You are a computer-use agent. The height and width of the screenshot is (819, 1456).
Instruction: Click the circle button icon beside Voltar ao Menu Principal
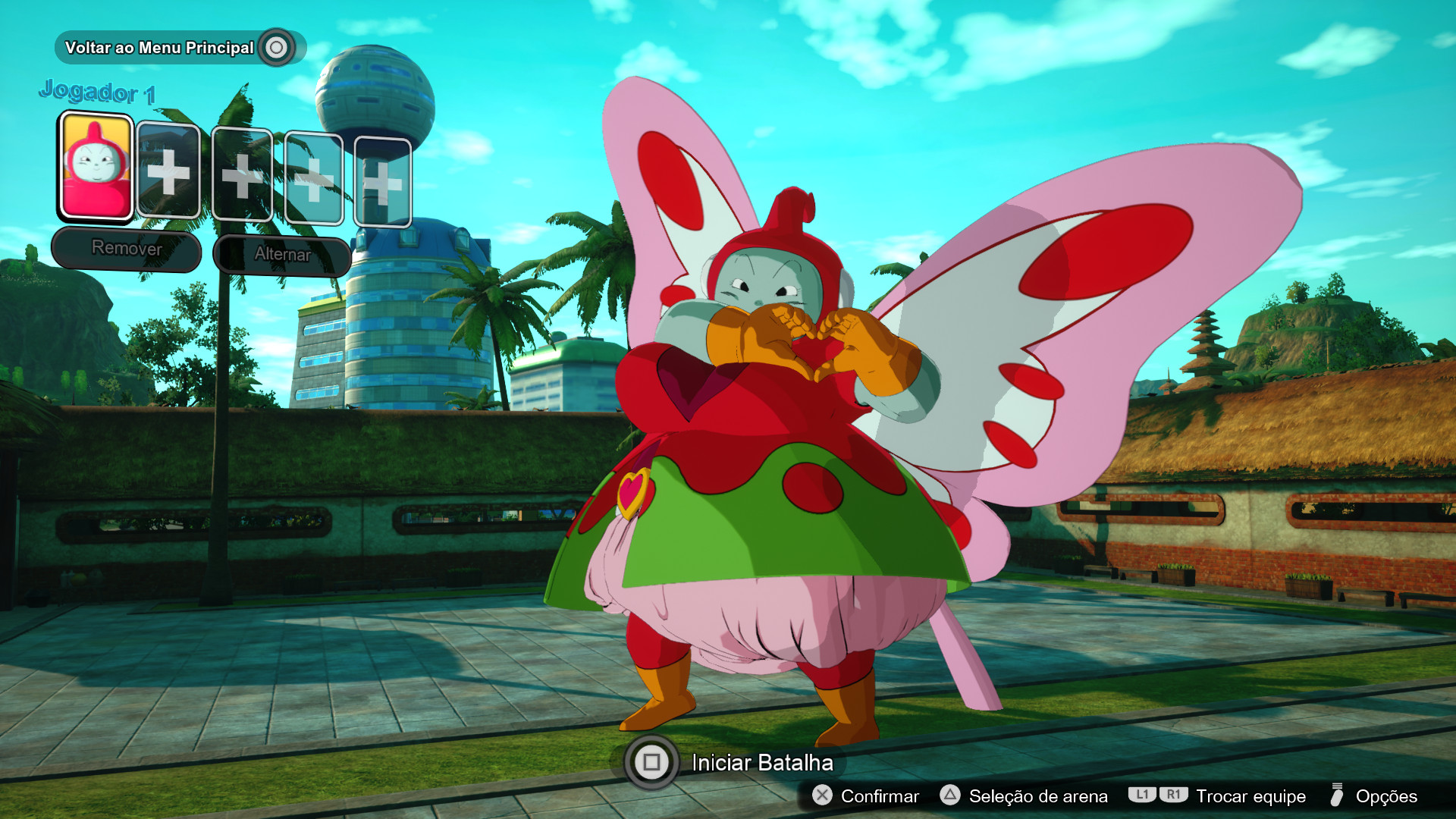(x=278, y=46)
